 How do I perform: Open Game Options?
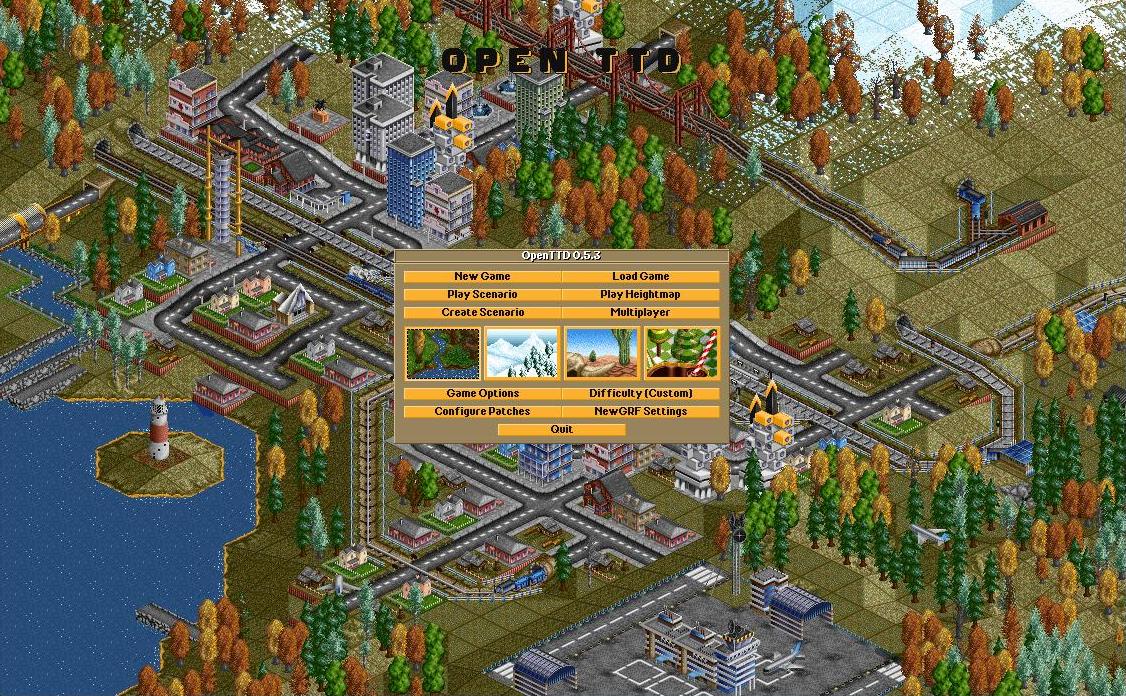tap(482, 394)
